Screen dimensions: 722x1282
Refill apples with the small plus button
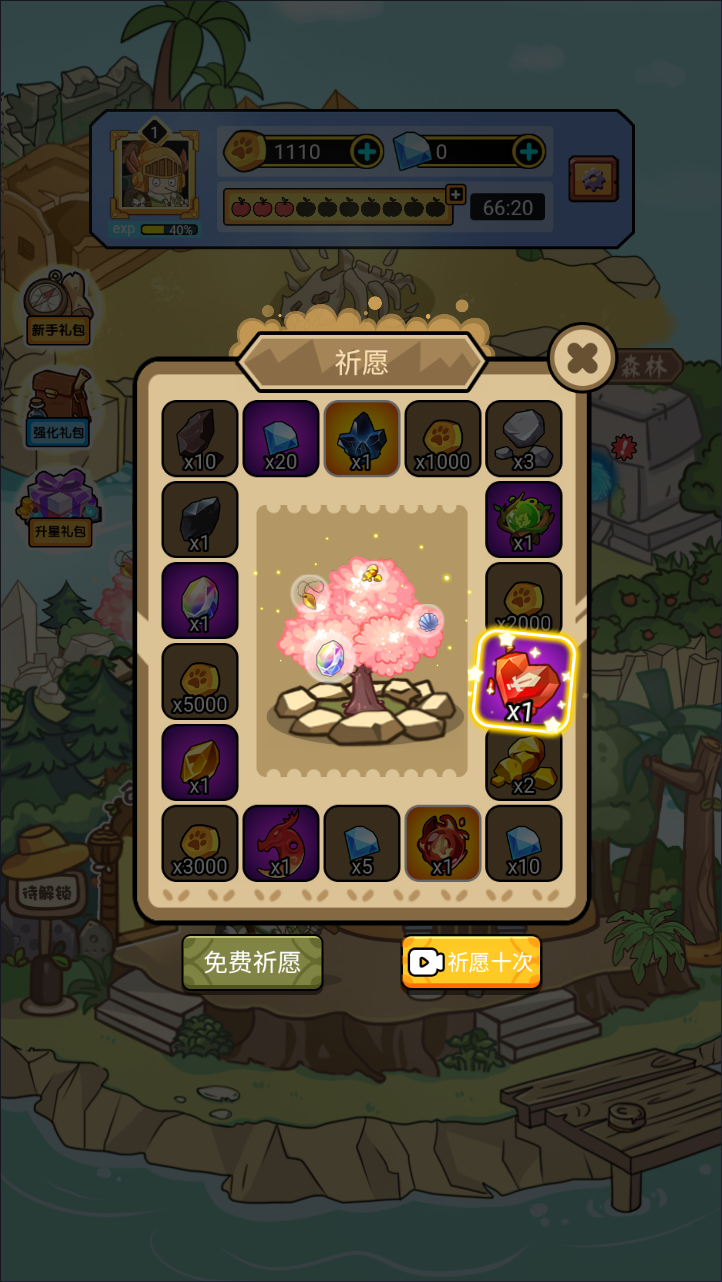click(456, 194)
